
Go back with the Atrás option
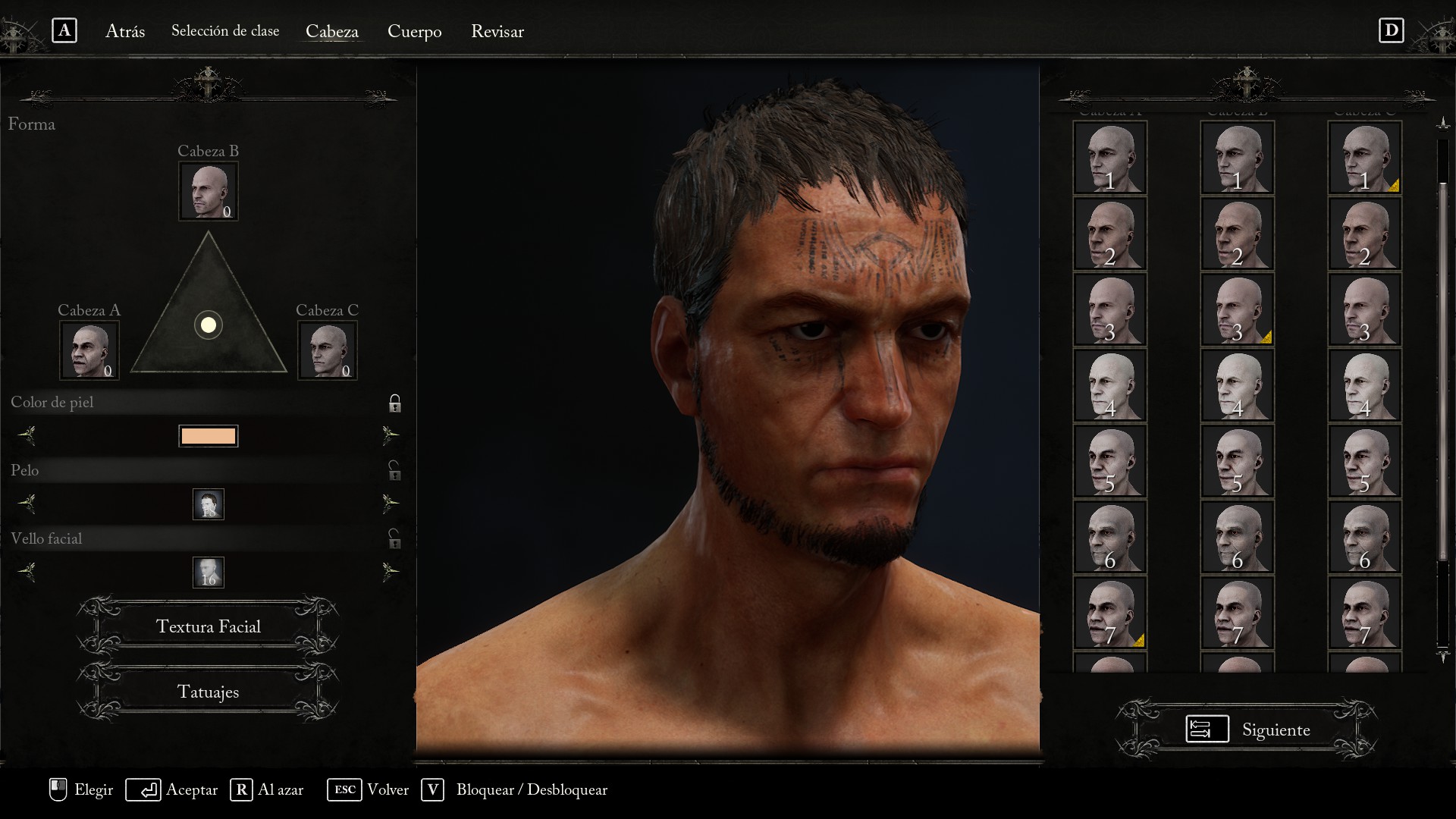tap(124, 31)
